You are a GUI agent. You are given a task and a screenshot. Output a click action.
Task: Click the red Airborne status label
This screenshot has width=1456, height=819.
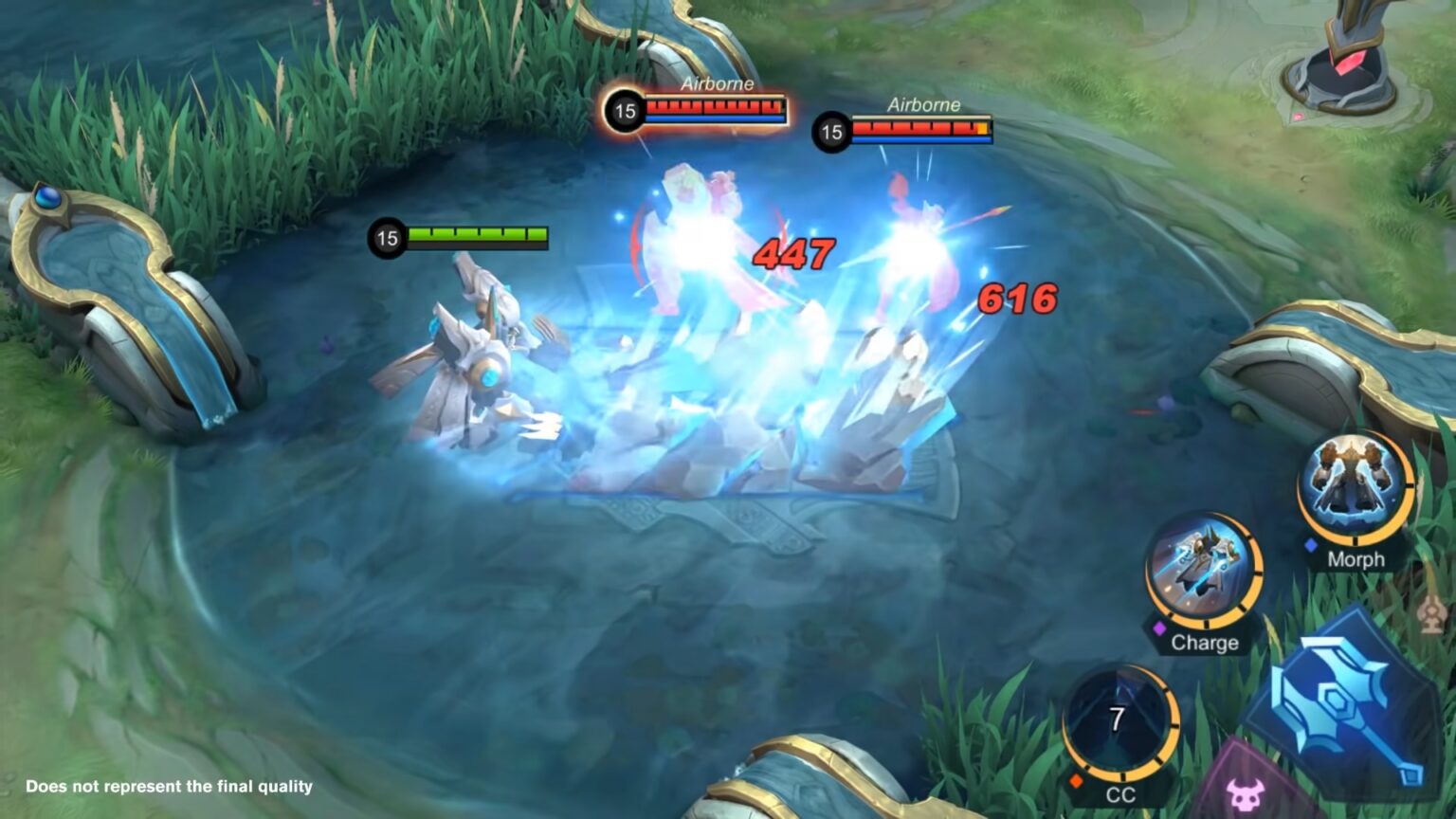[717, 84]
